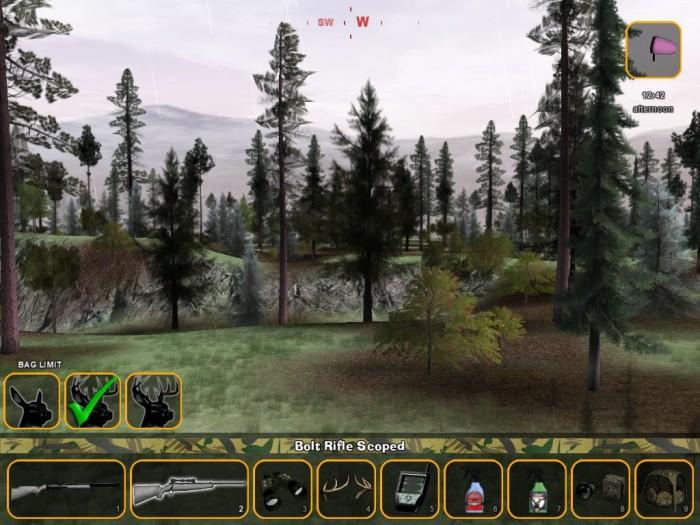The width and height of the screenshot is (700, 525).
Task: Open the handheld GPS device
Action: pos(410,489)
